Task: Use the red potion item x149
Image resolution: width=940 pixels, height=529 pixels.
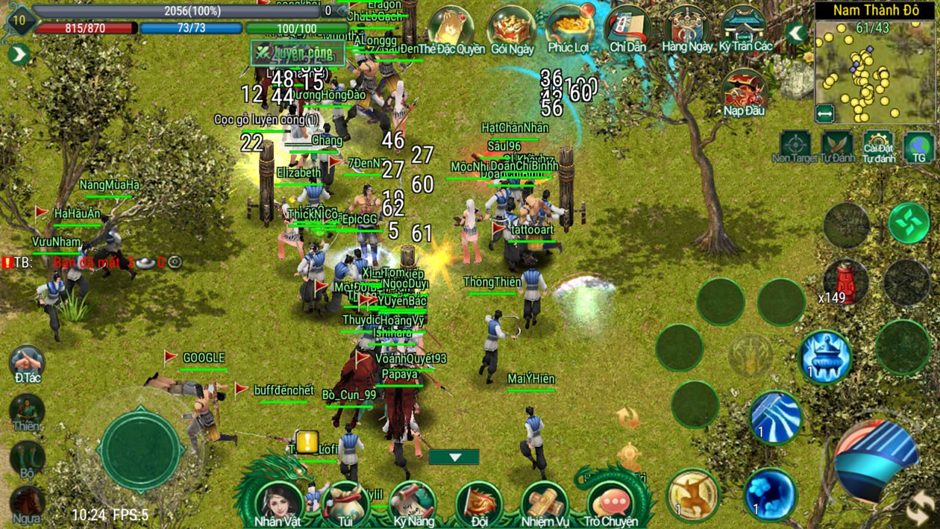Action: click(x=846, y=281)
